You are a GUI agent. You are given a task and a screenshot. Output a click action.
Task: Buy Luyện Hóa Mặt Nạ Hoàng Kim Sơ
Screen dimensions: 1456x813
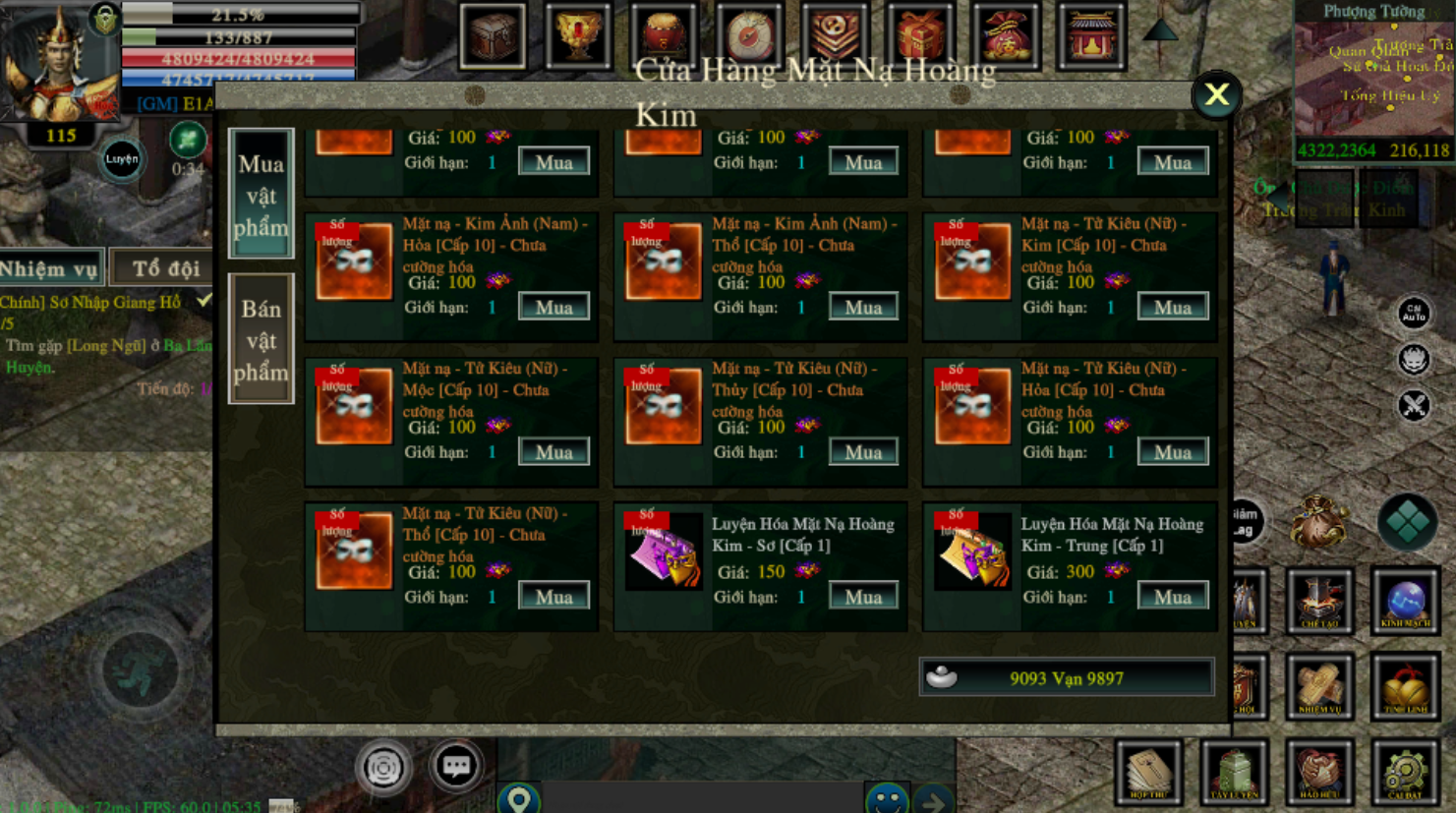point(862,597)
